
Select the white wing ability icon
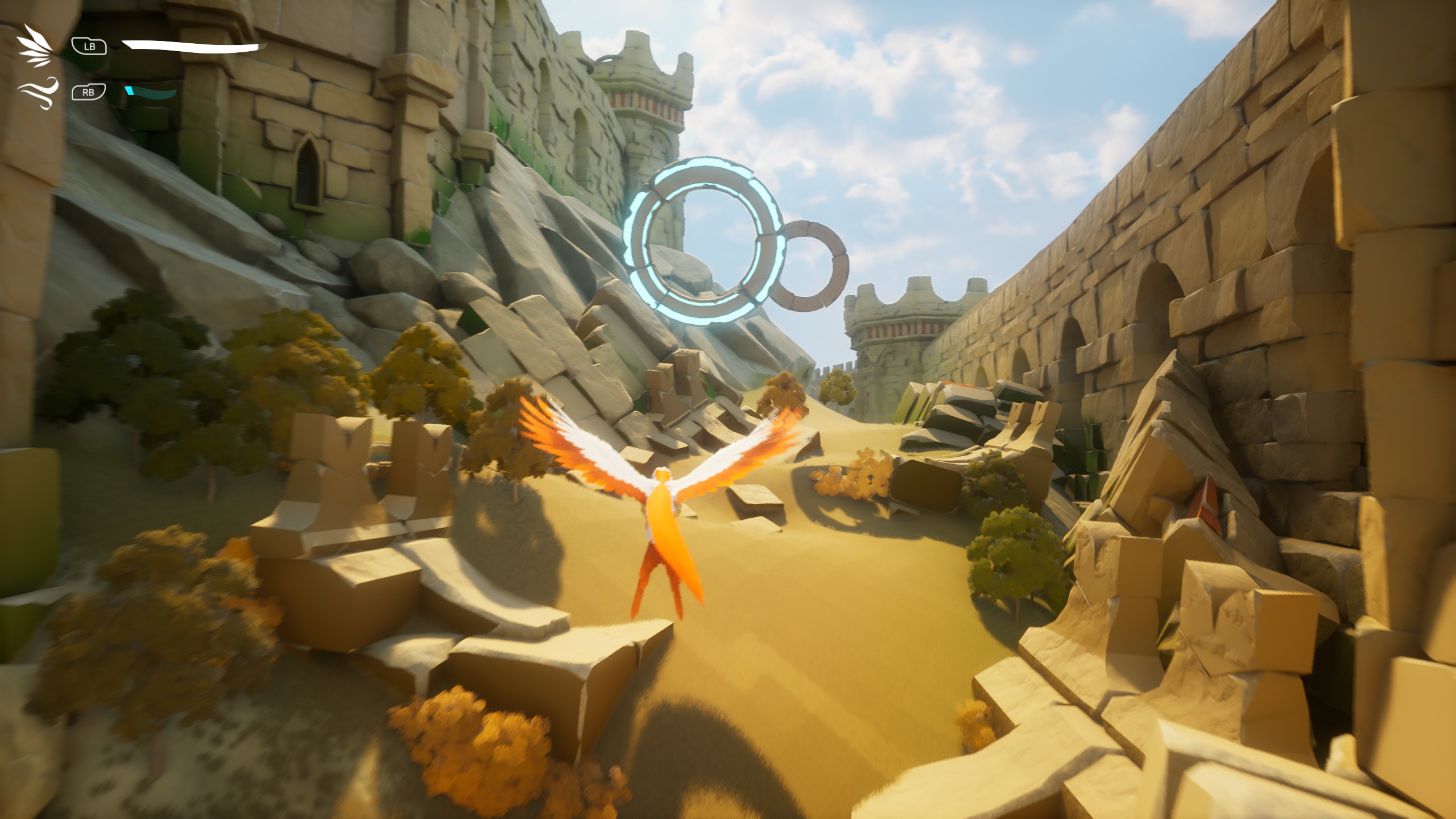point(35,44)
